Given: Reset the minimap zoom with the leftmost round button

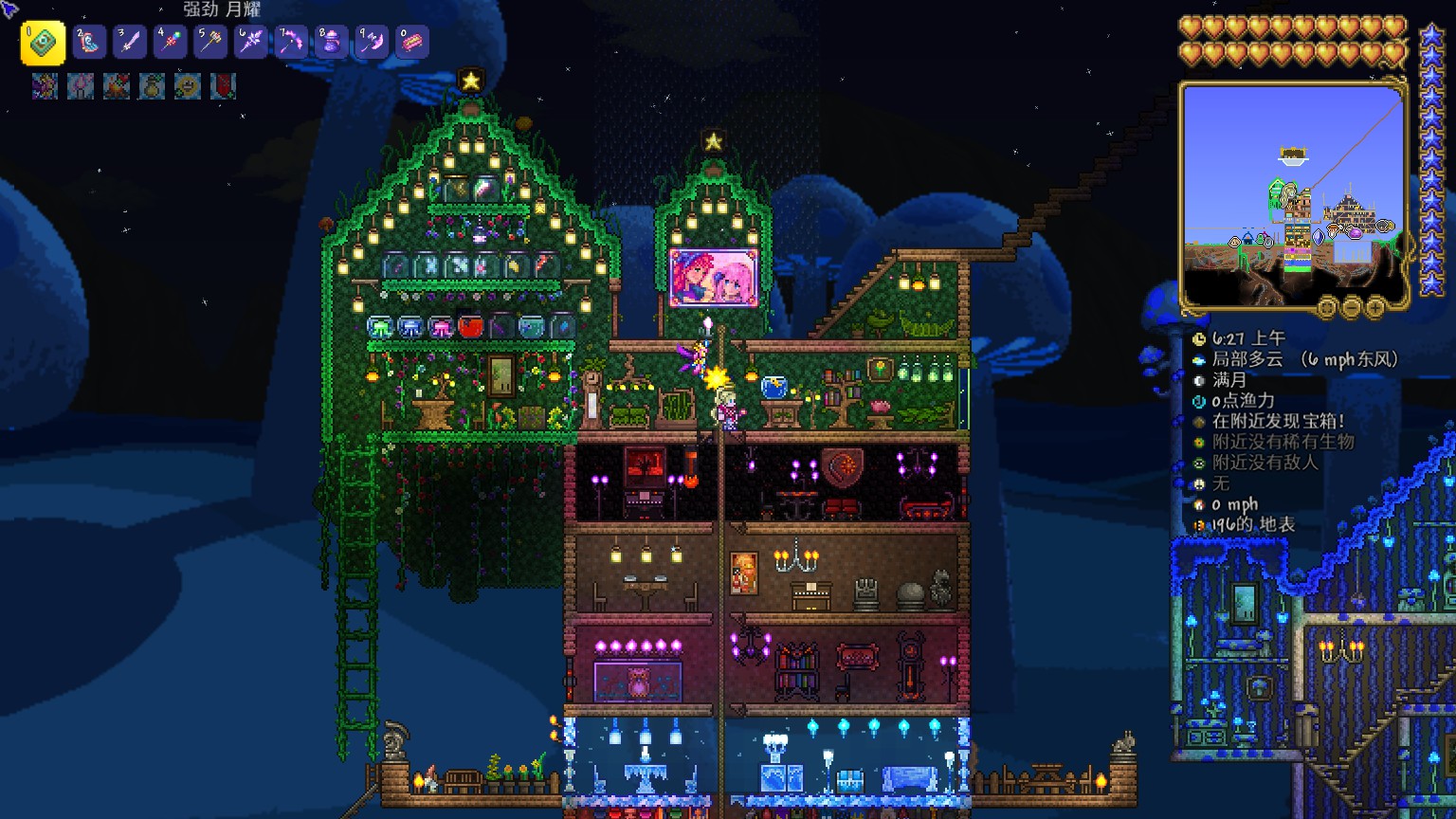Looking at the screenshot, I should pos(1327,307).
